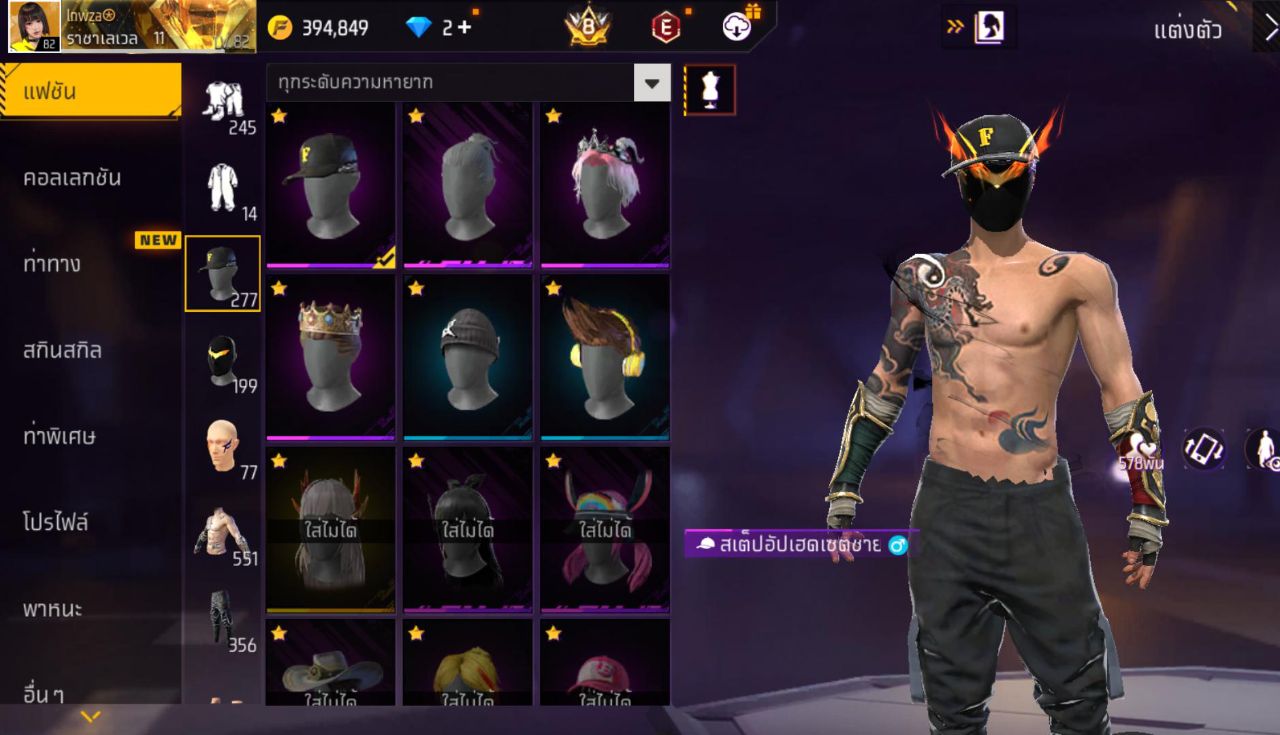Screen dimensions: 1280x735
Task: Open the แฟชัน fashion tab
Action: pos(90,92)
